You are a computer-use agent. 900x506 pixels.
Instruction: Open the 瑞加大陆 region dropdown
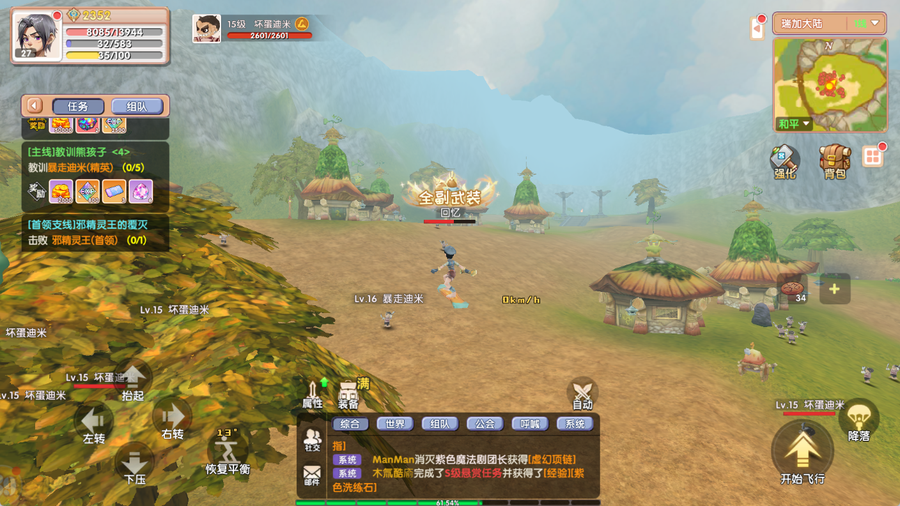click(829, 23)
